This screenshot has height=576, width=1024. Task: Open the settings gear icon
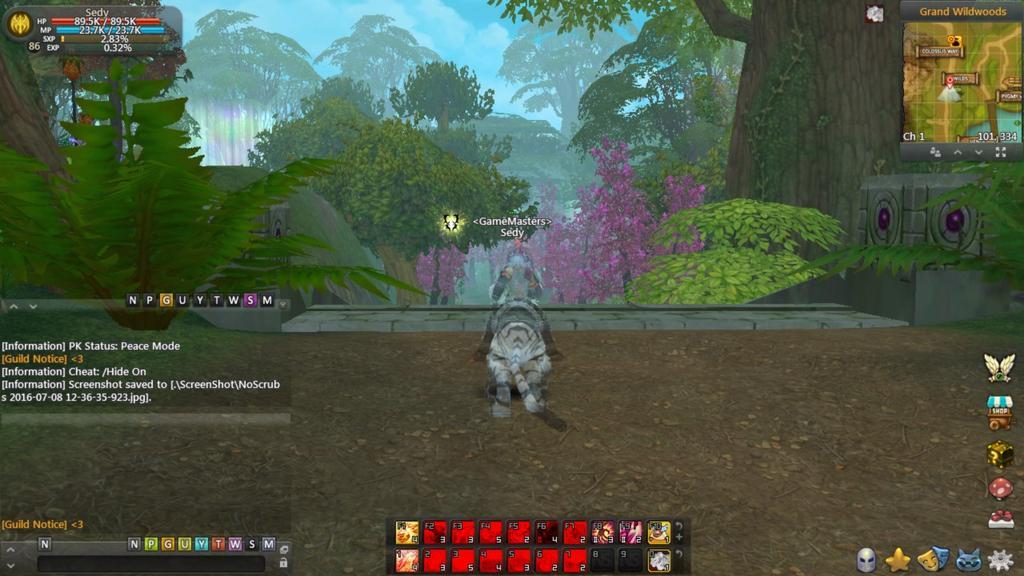1000,560
